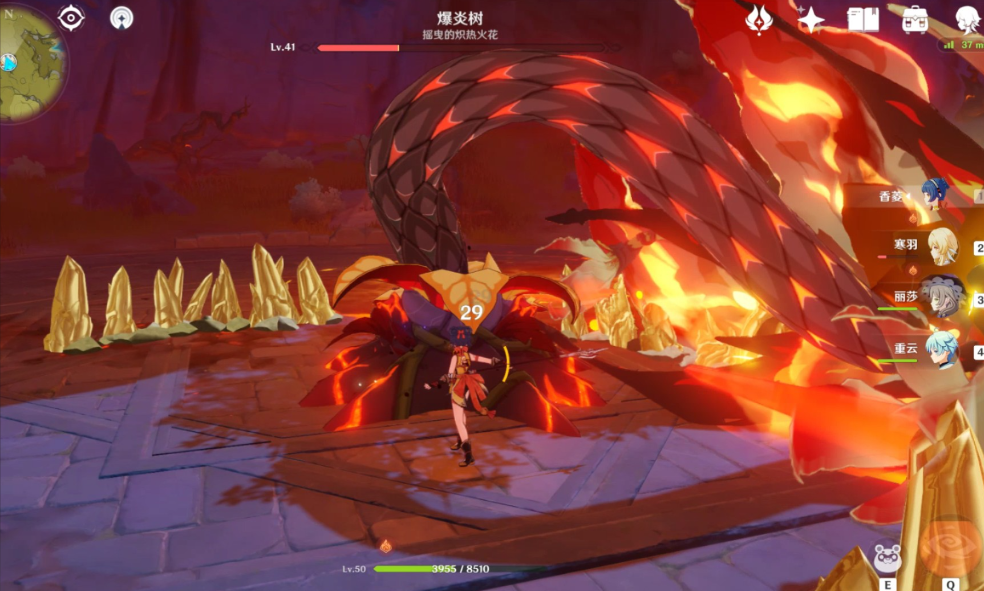This screenshot has height=591, width=984.
Task: Activate the fiery swirl elemental burst
Action: tap(945, 548)
